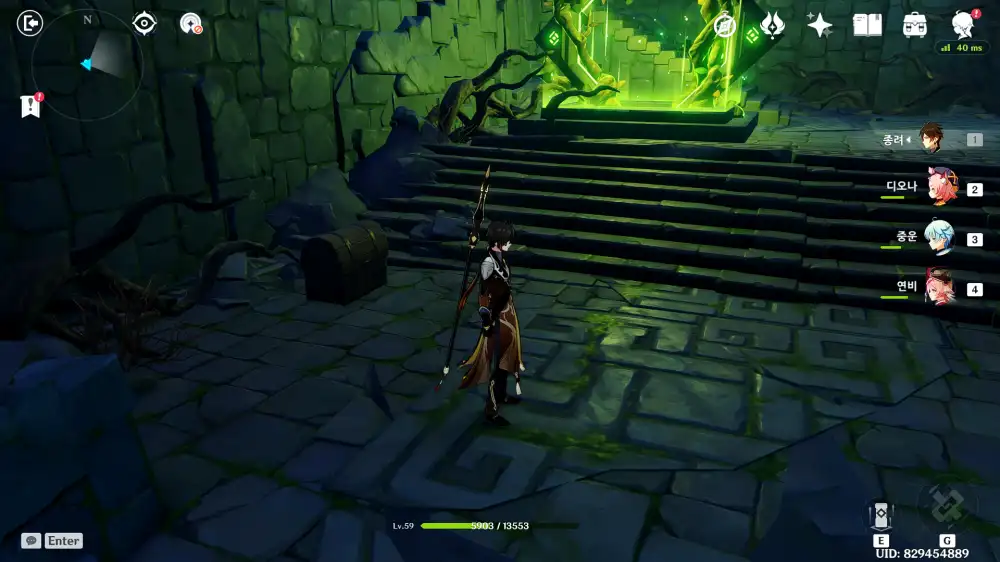
Task: Open the quest bookmark with red alert
Action: (x=30, y=106)
